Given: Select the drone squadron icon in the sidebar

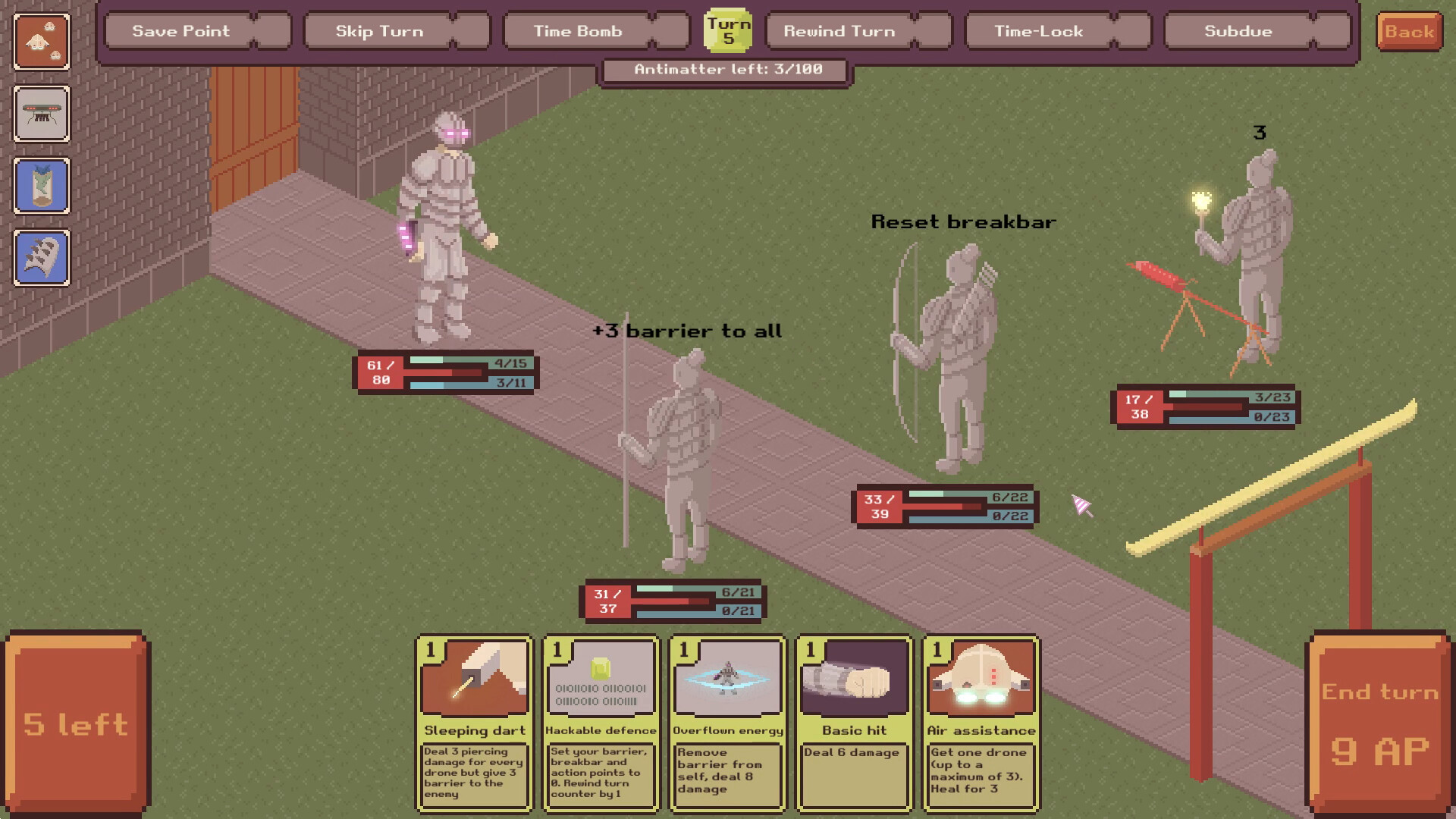Looking at the screenshot, I should coord(42,43).
